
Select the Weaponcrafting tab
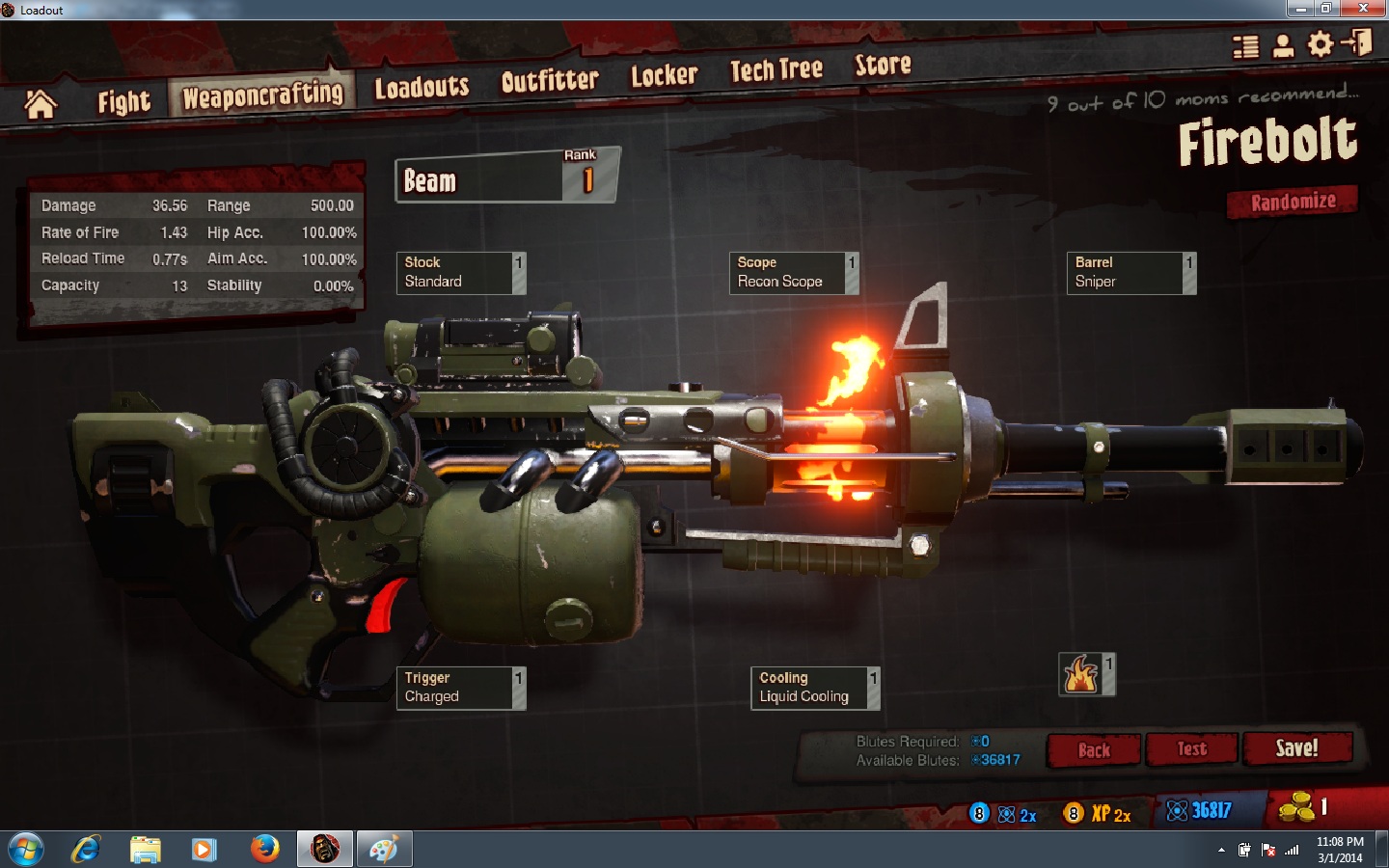[x=262, y=95]
